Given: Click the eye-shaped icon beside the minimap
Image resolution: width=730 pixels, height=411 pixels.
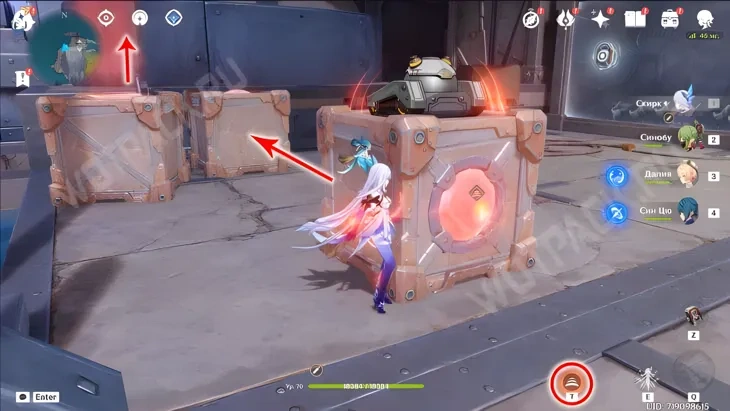Looking at the screenshot, I should [x=108, y=17].
